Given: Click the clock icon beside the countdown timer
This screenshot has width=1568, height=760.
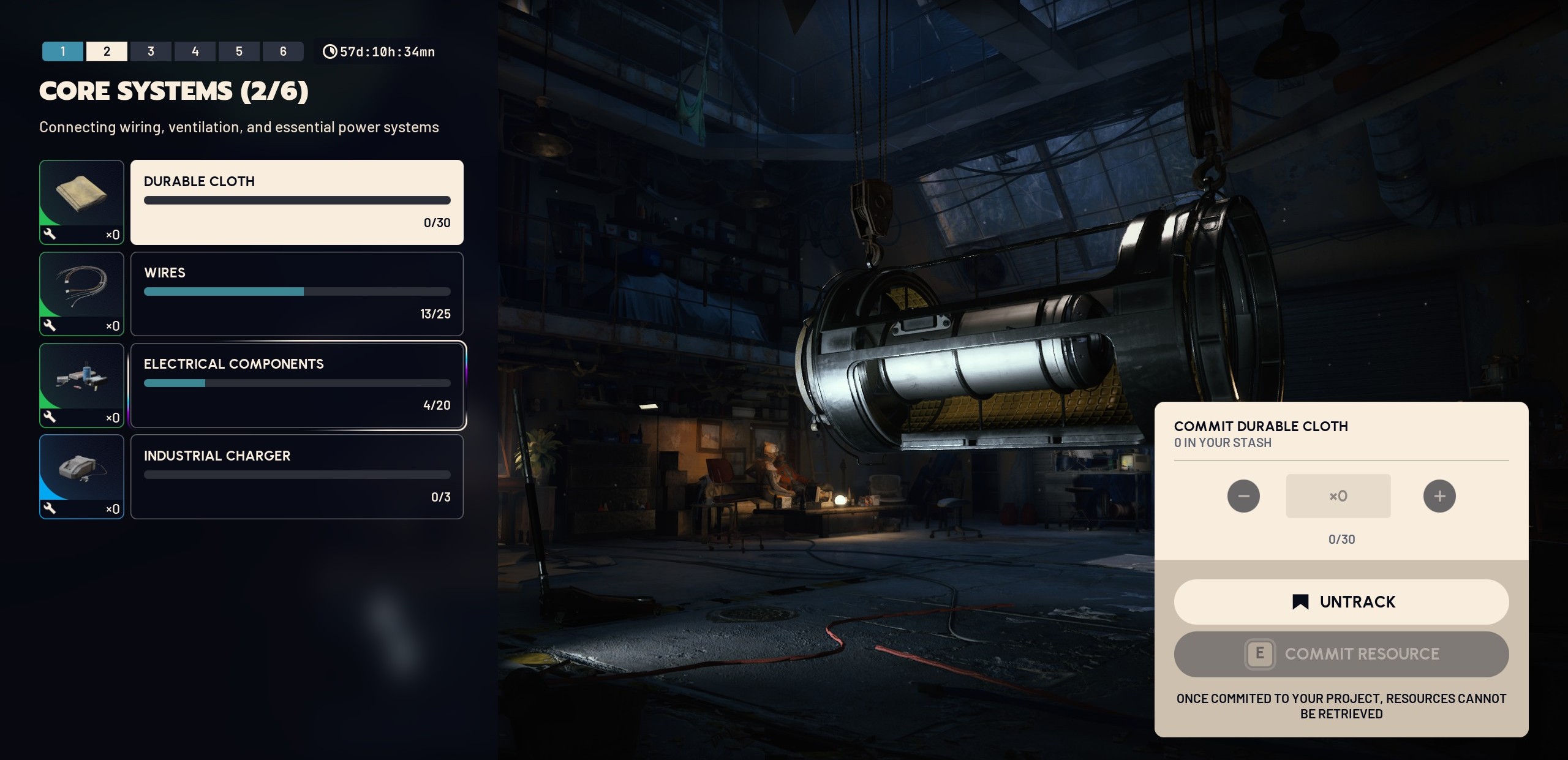Looking at the screenshot, I should click(329, 51).
